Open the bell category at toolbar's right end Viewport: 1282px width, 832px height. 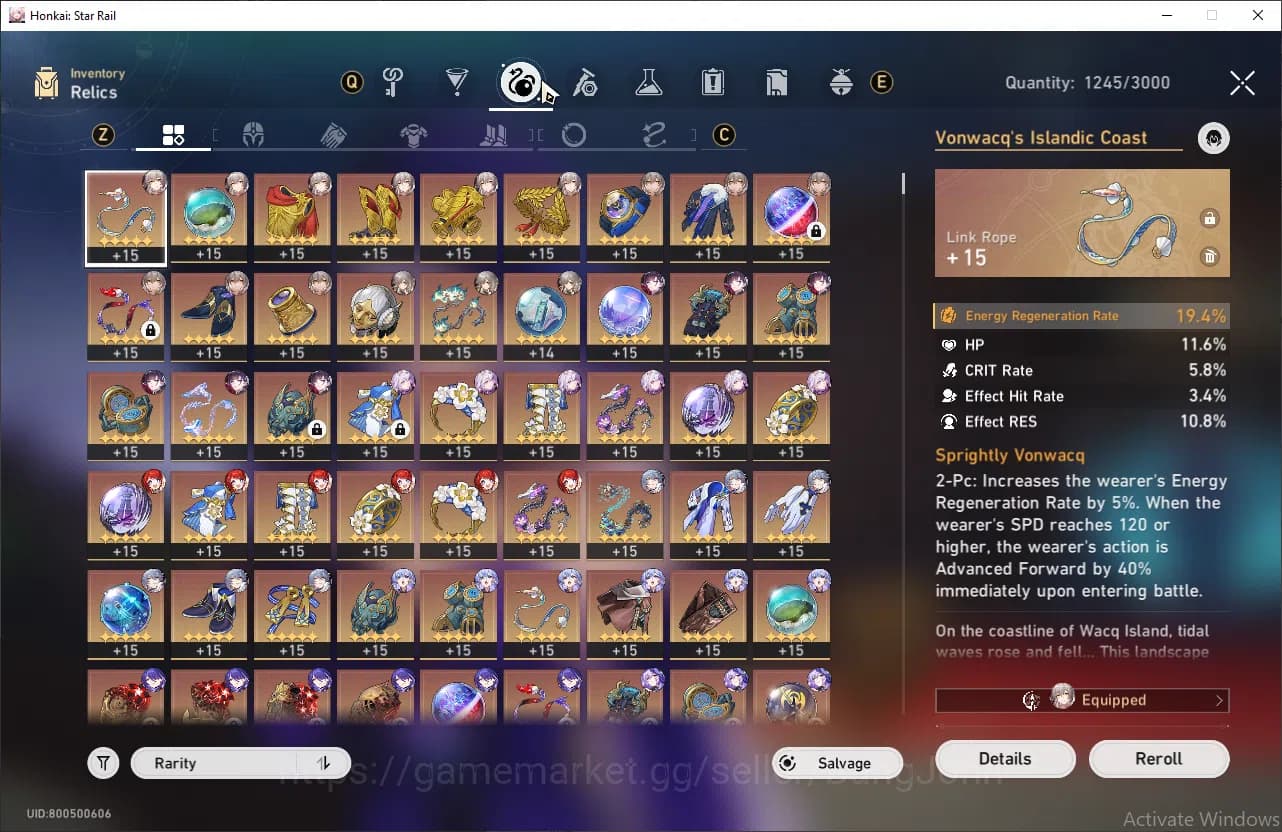click(841, 83)
